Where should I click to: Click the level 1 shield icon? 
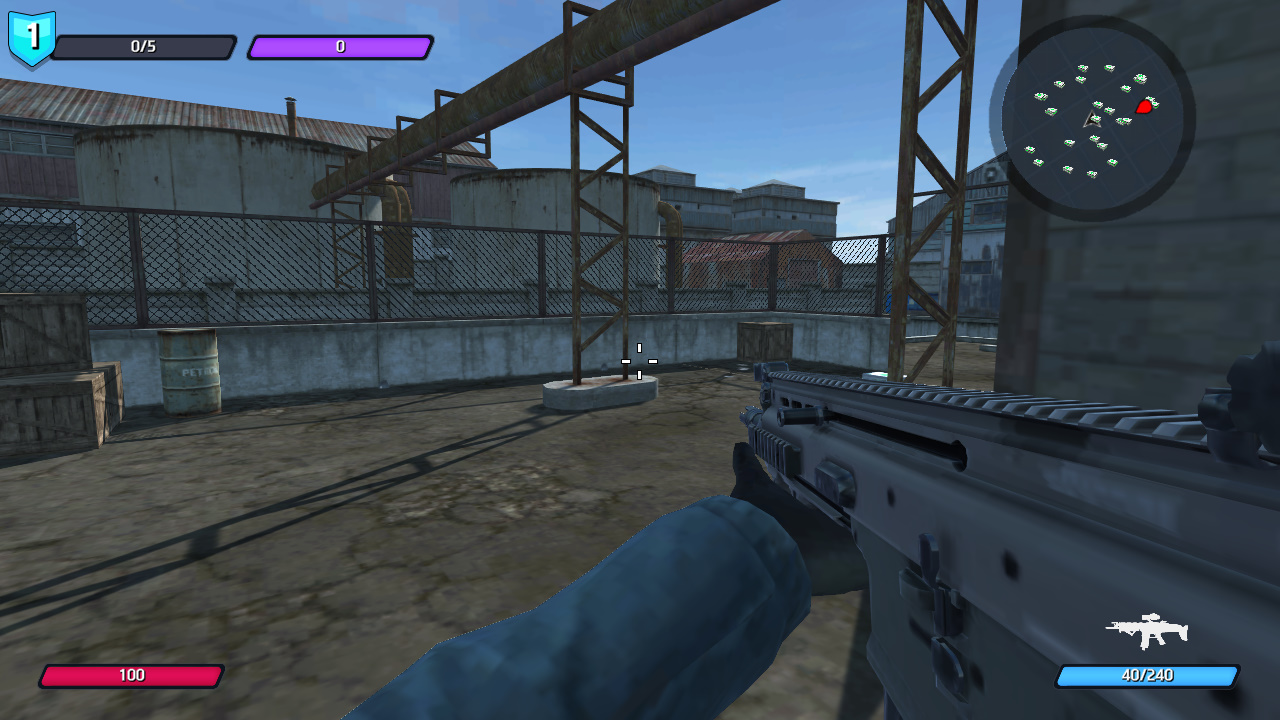click(x=30, y=37)
